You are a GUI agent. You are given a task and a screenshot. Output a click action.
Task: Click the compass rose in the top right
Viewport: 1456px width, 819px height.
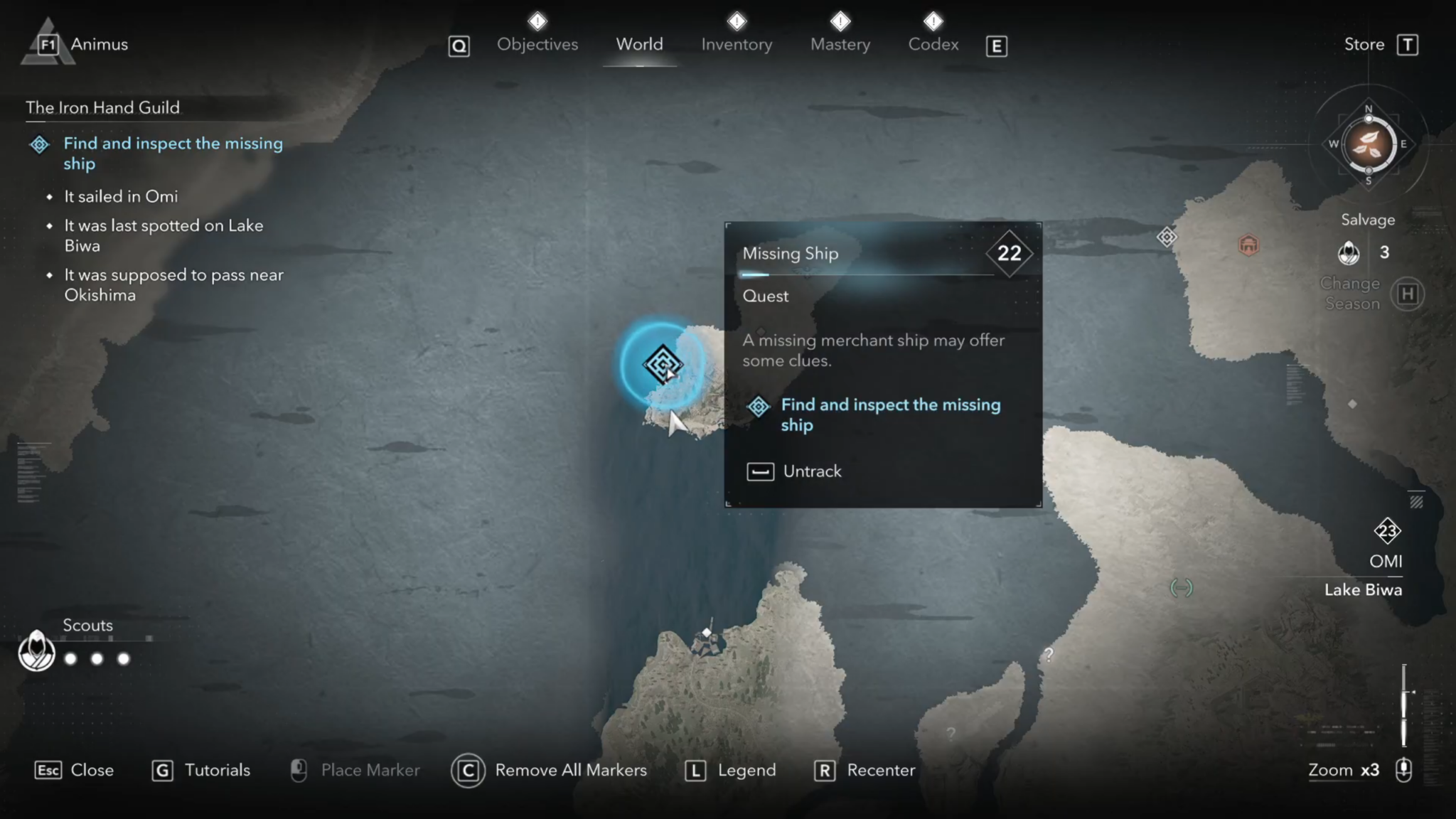(x=1369, y=145)
